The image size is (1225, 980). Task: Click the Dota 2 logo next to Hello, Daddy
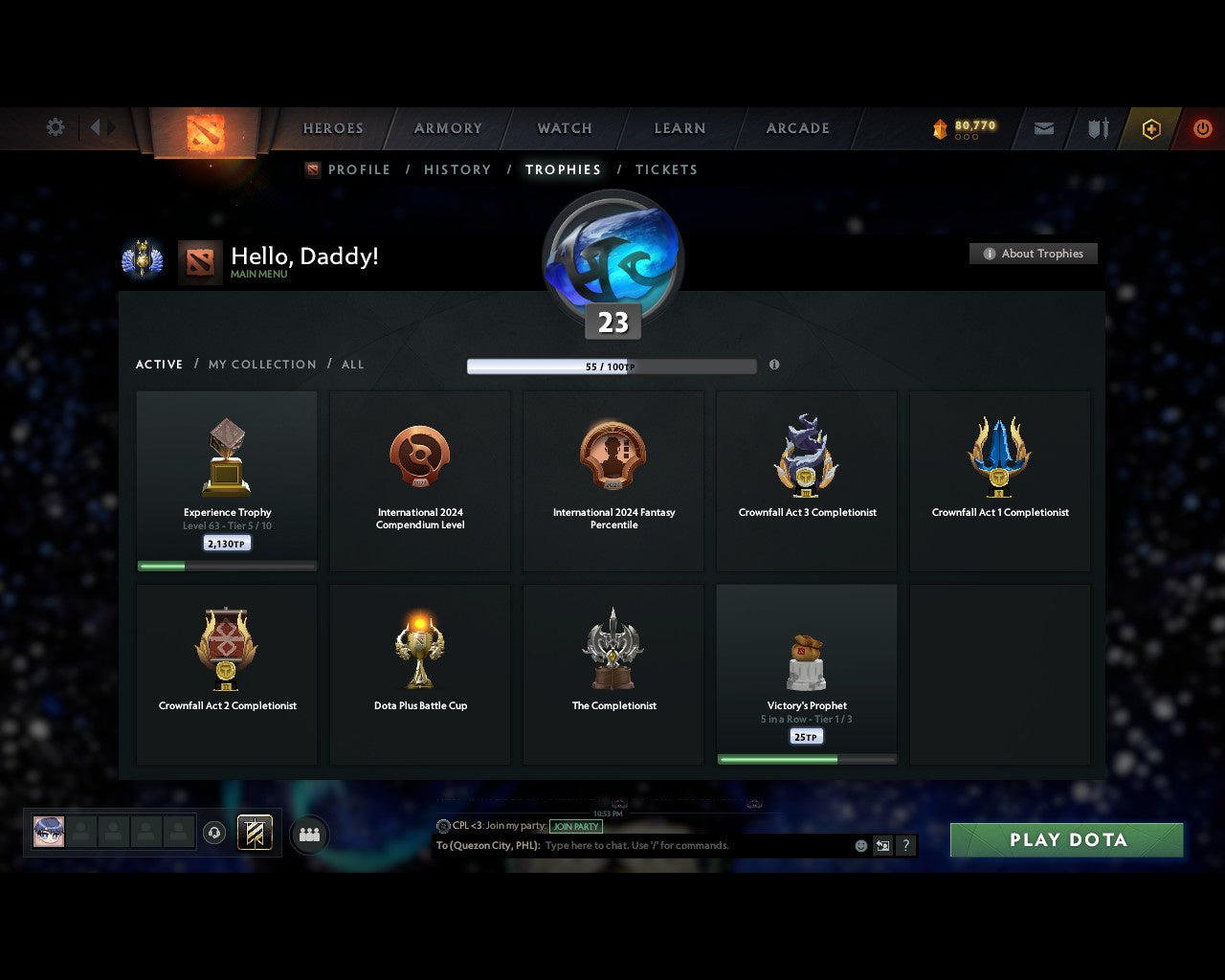click(x=200, y=260)
